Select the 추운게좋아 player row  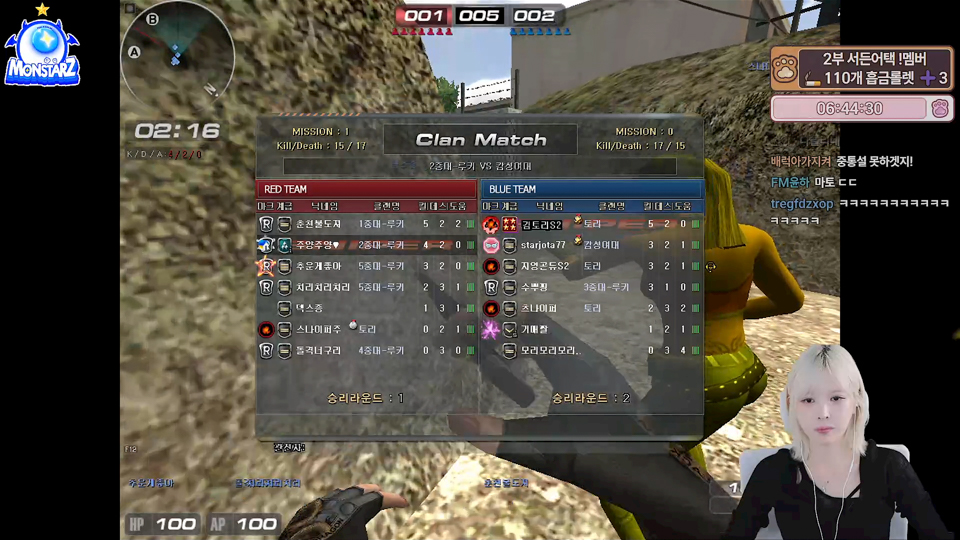pos(366,266)
